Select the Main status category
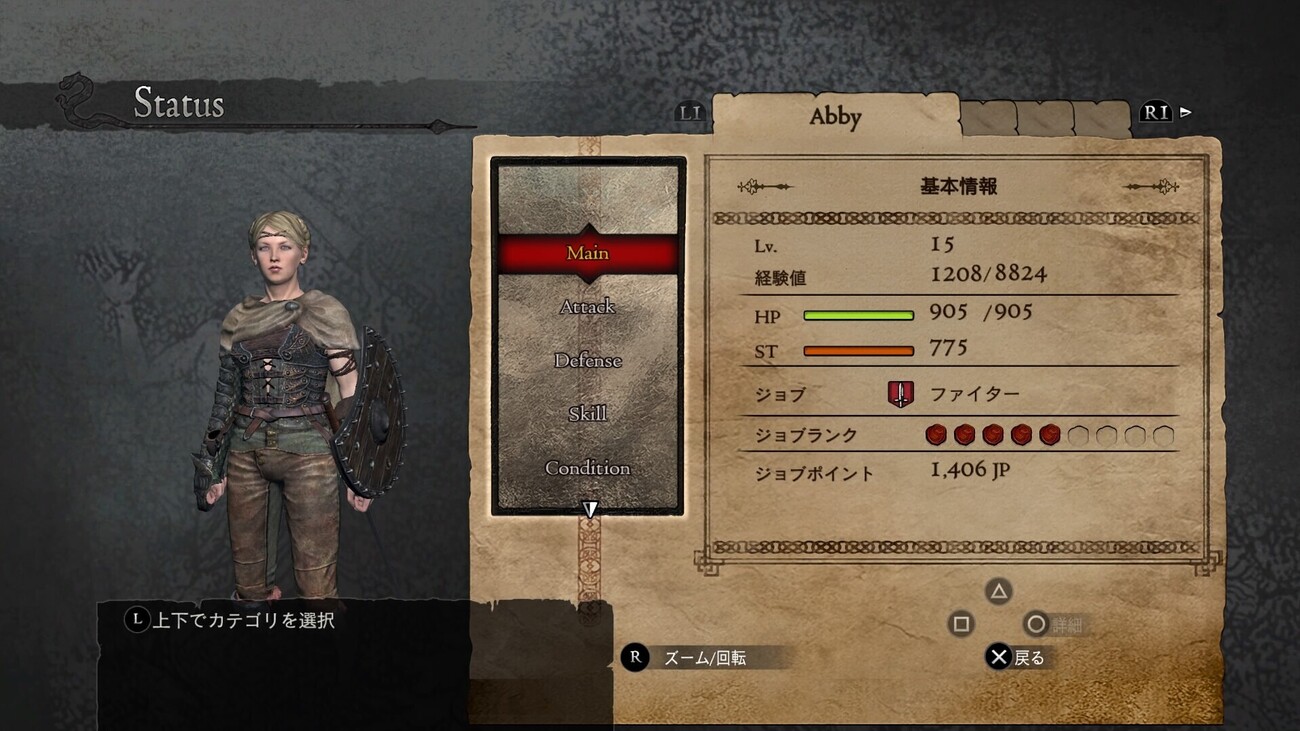Viewport: 1300px width, 731px height. [x=588, y=253]
